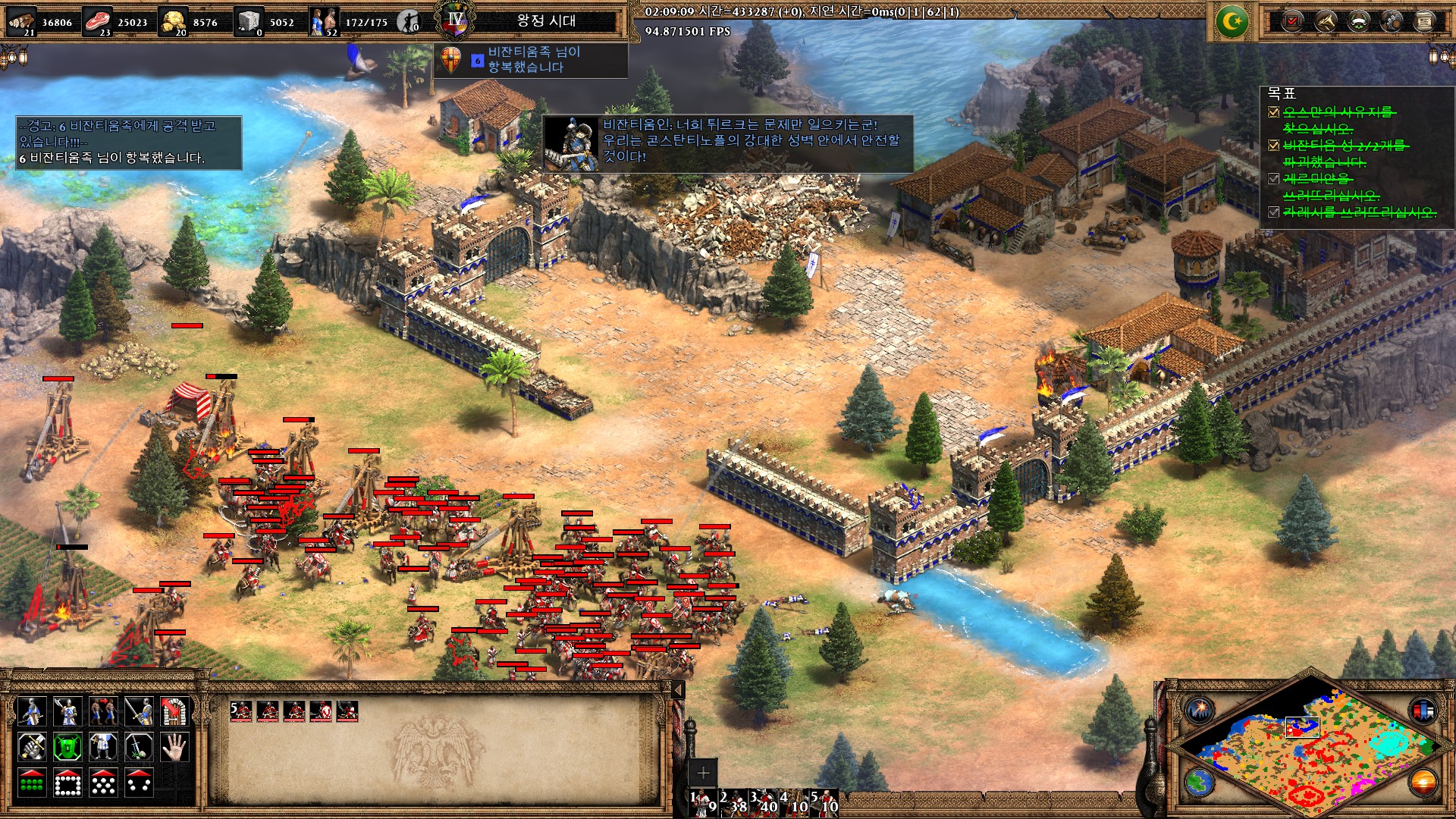Viewport: 1456px width, 819px height.
Task: Open the chat horn button
Action: (x=1325, y=21)
